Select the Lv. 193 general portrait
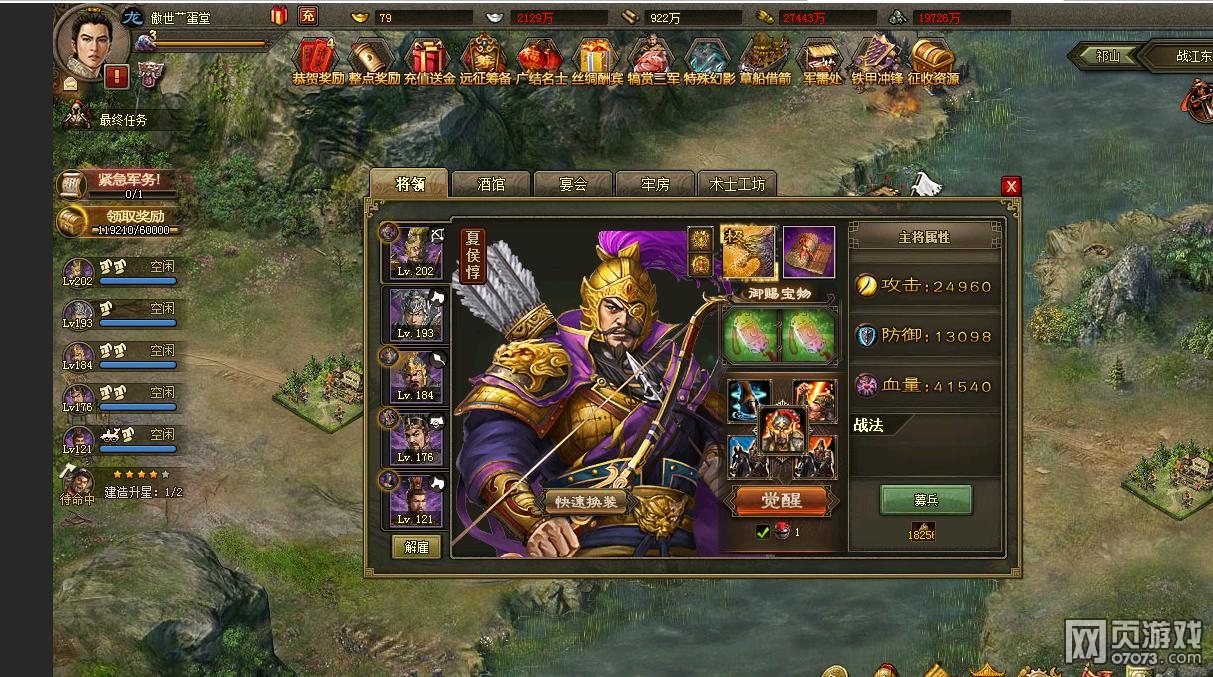 coord(416,313)
